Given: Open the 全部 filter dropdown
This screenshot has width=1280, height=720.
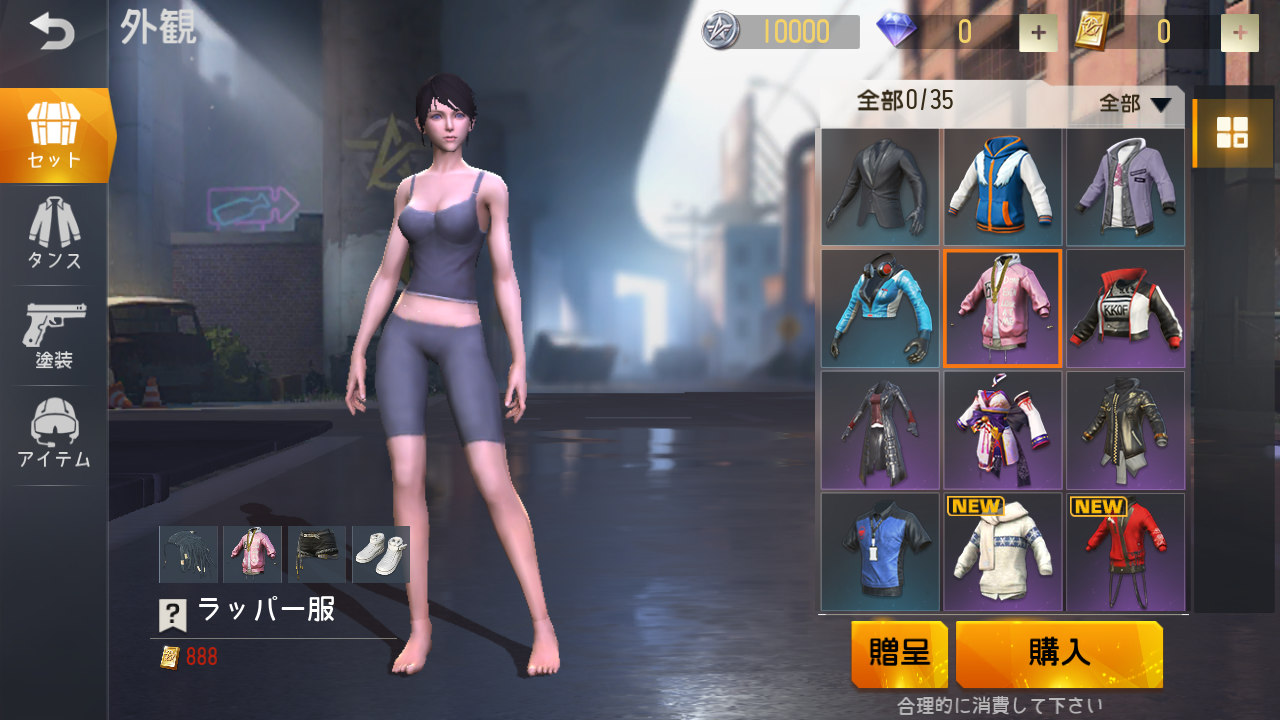Looking at the screenshot, I should (1134, 103).
